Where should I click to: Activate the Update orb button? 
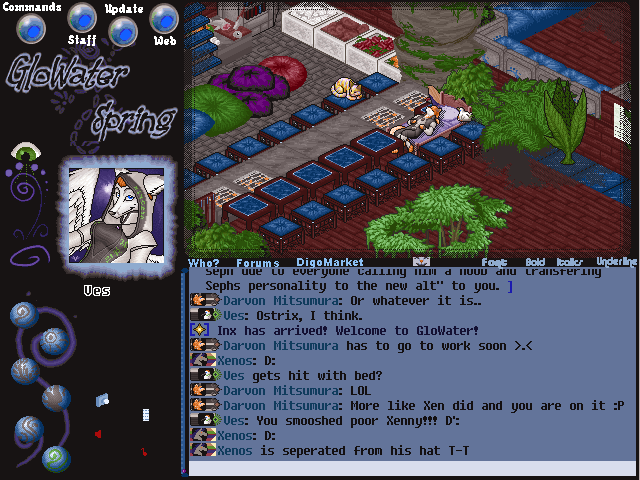[x=122, y=31]
